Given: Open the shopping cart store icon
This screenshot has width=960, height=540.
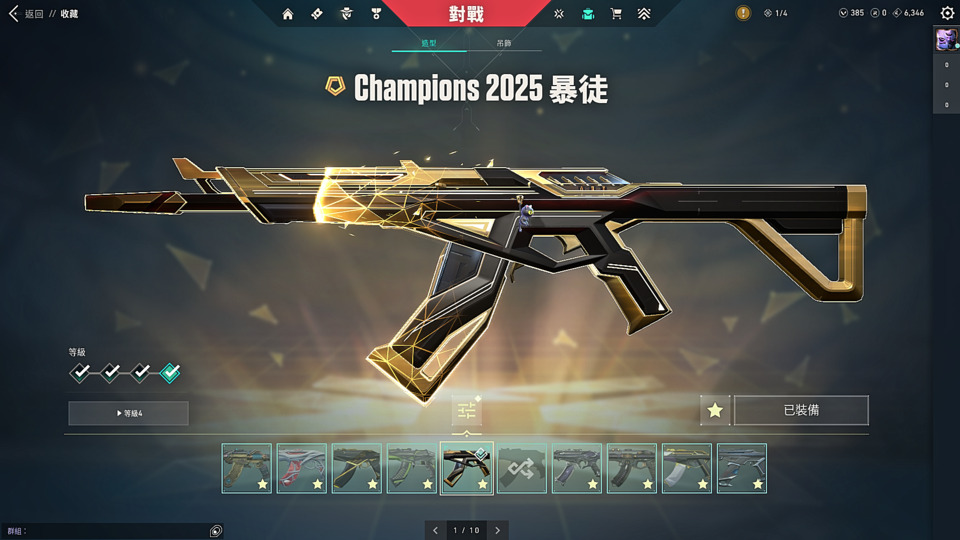Looking at the screenshot, I should point(616,14).
